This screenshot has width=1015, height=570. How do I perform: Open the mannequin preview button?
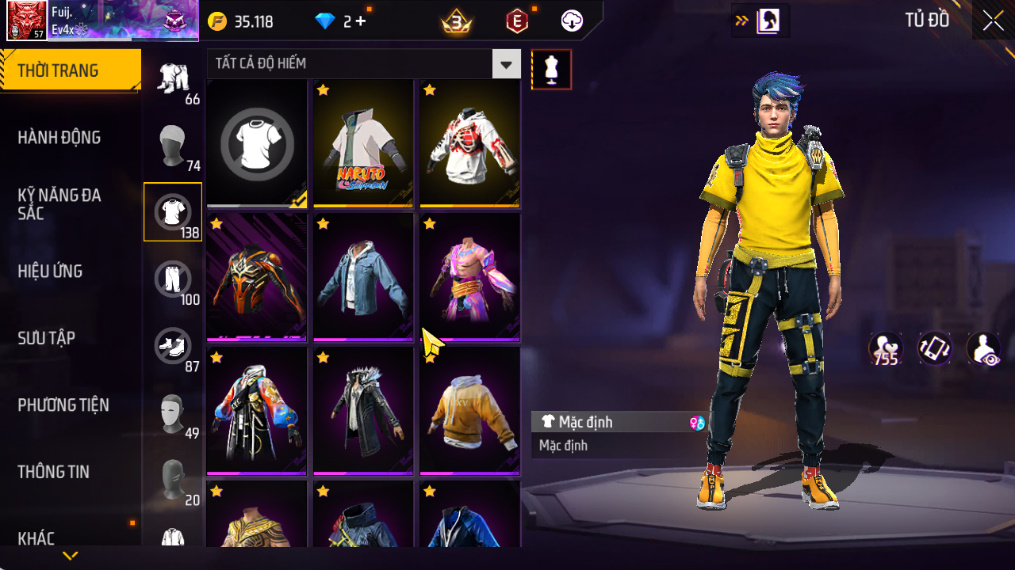point(551,69)
